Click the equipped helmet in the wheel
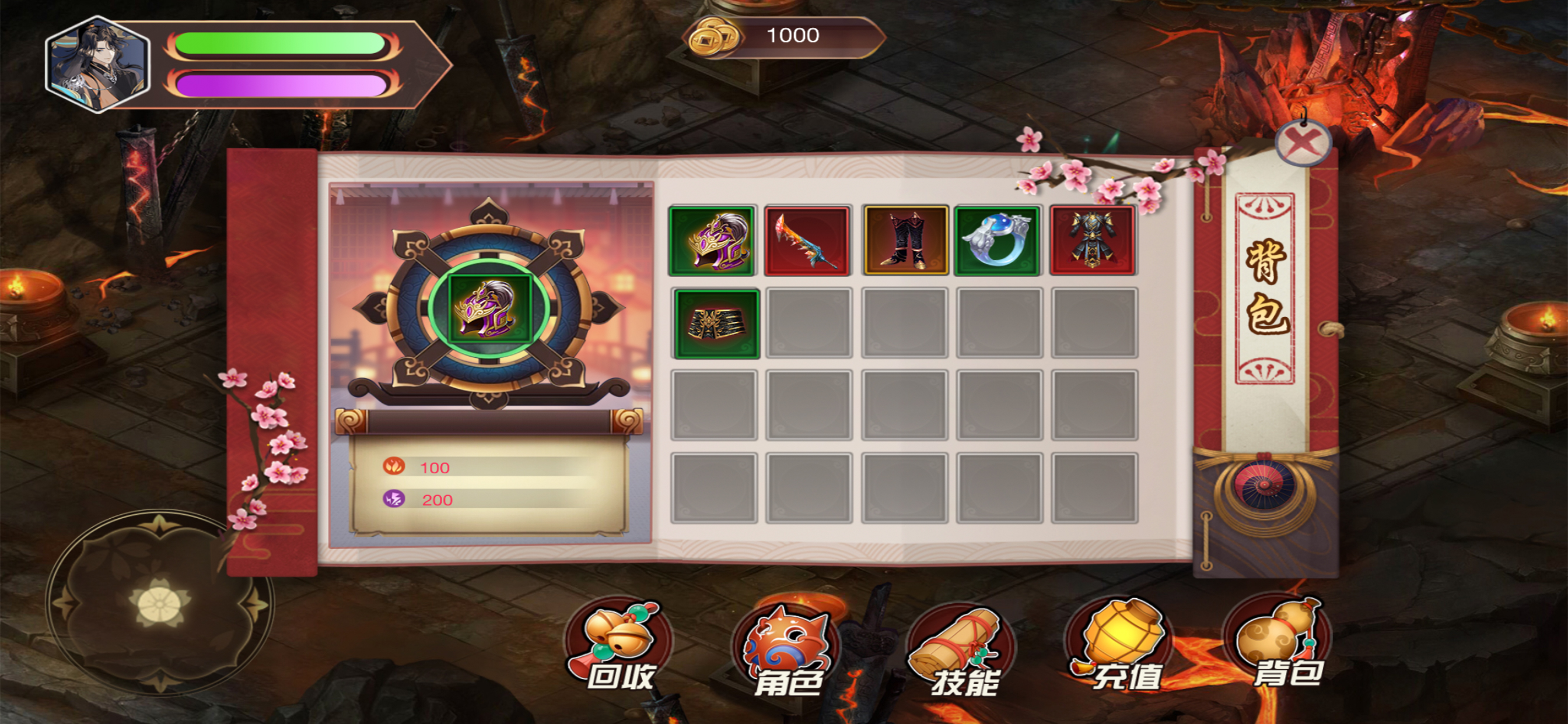The width and height of the screenshot is (1568, 724). [489, 308]
